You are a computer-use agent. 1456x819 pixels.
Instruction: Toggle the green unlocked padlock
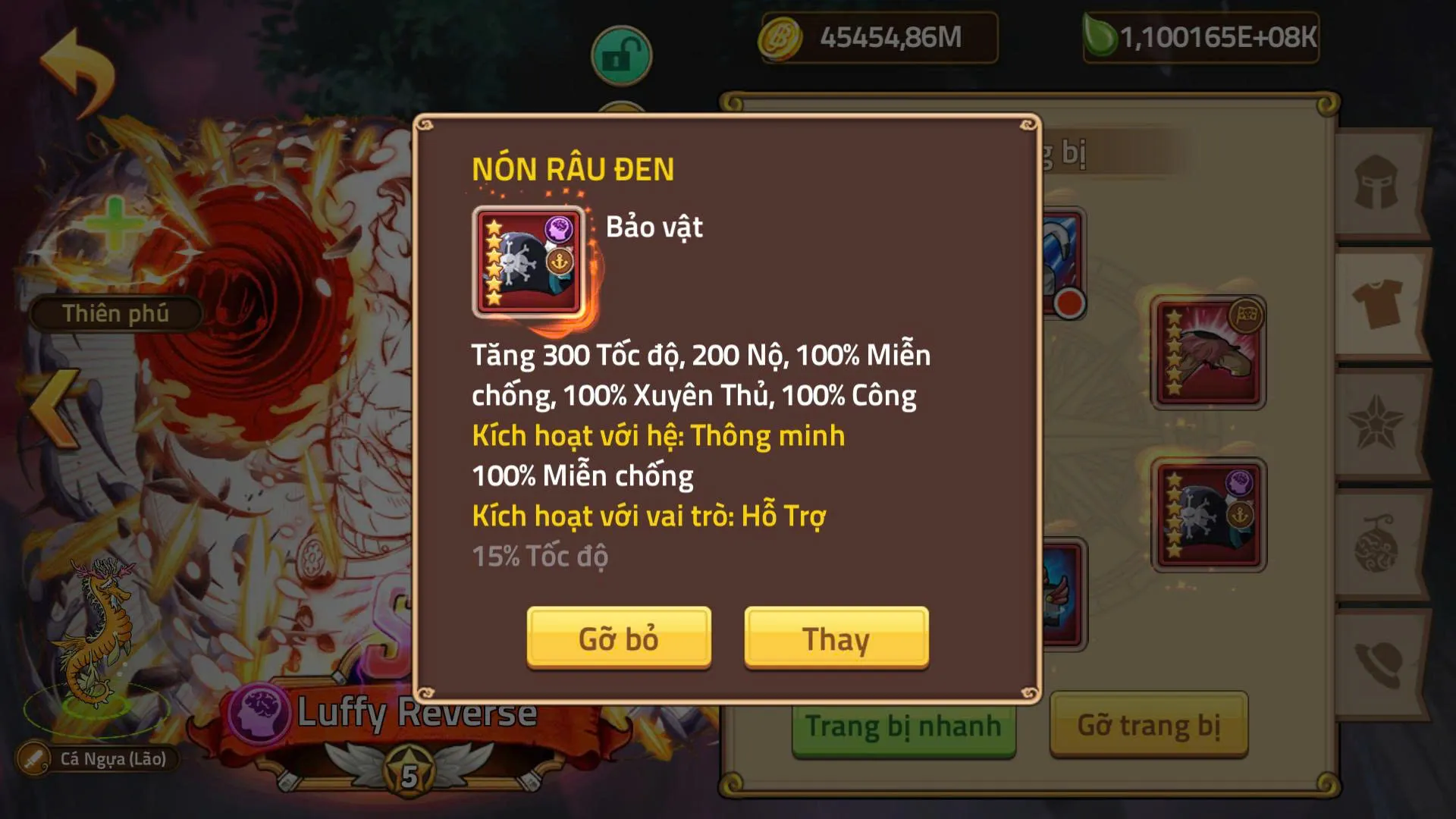click(620, 55)
